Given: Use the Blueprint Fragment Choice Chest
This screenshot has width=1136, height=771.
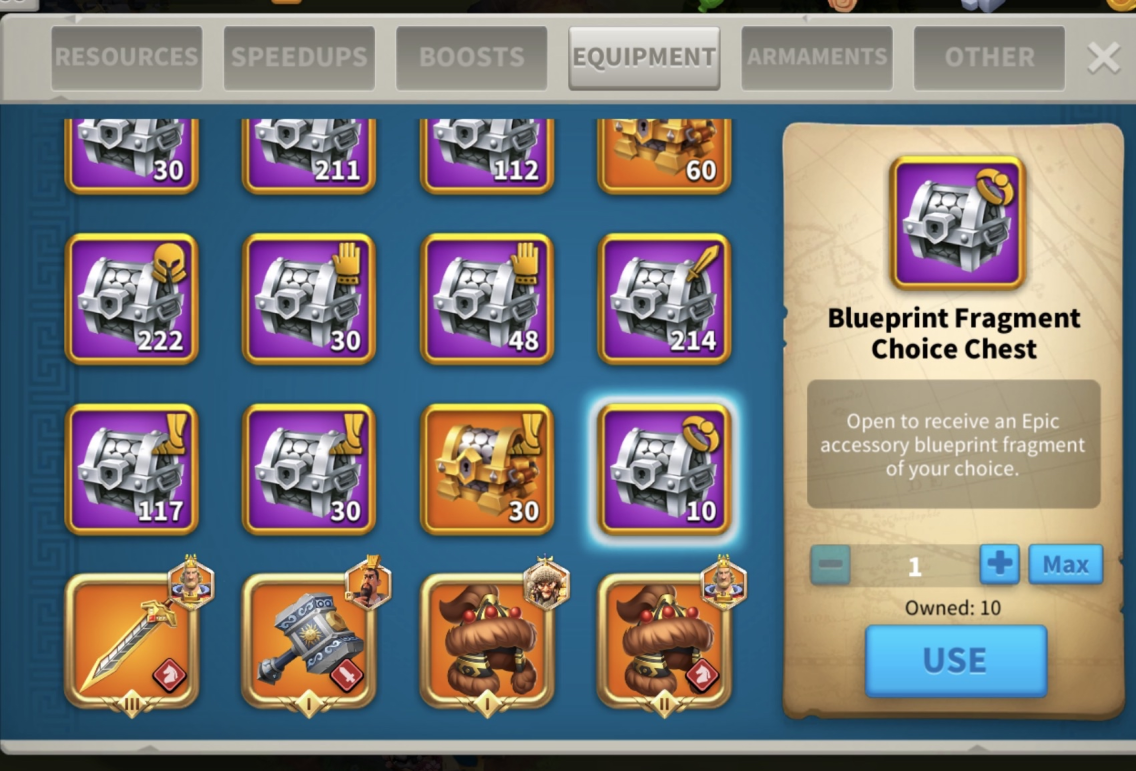Looking at the screenshot, I should pos(955,660).
